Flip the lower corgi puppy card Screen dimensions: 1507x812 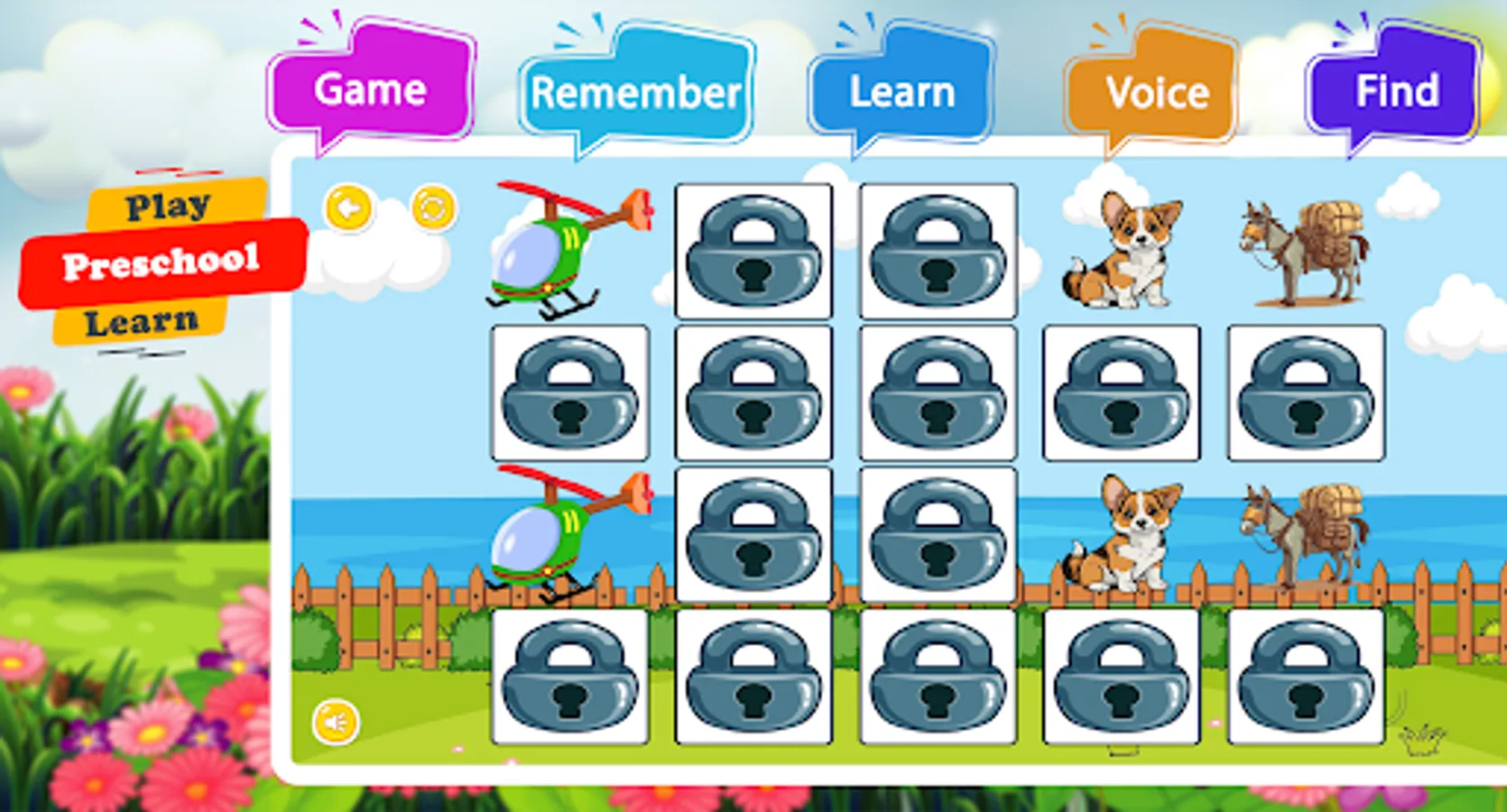tap(1123, 537)
